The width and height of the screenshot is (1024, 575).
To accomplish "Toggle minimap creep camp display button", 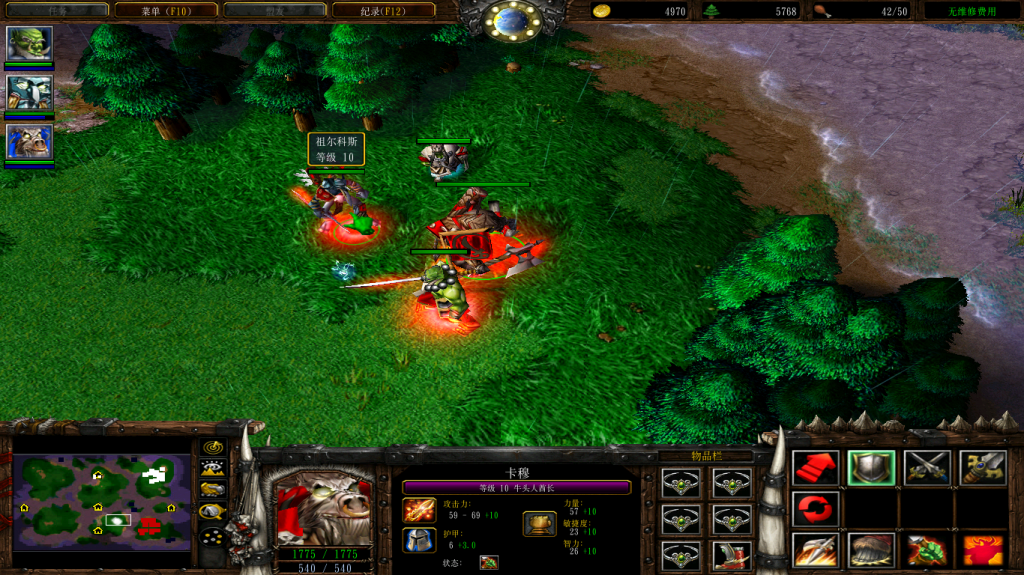I will pyautogui.click(x=212, y=511).
